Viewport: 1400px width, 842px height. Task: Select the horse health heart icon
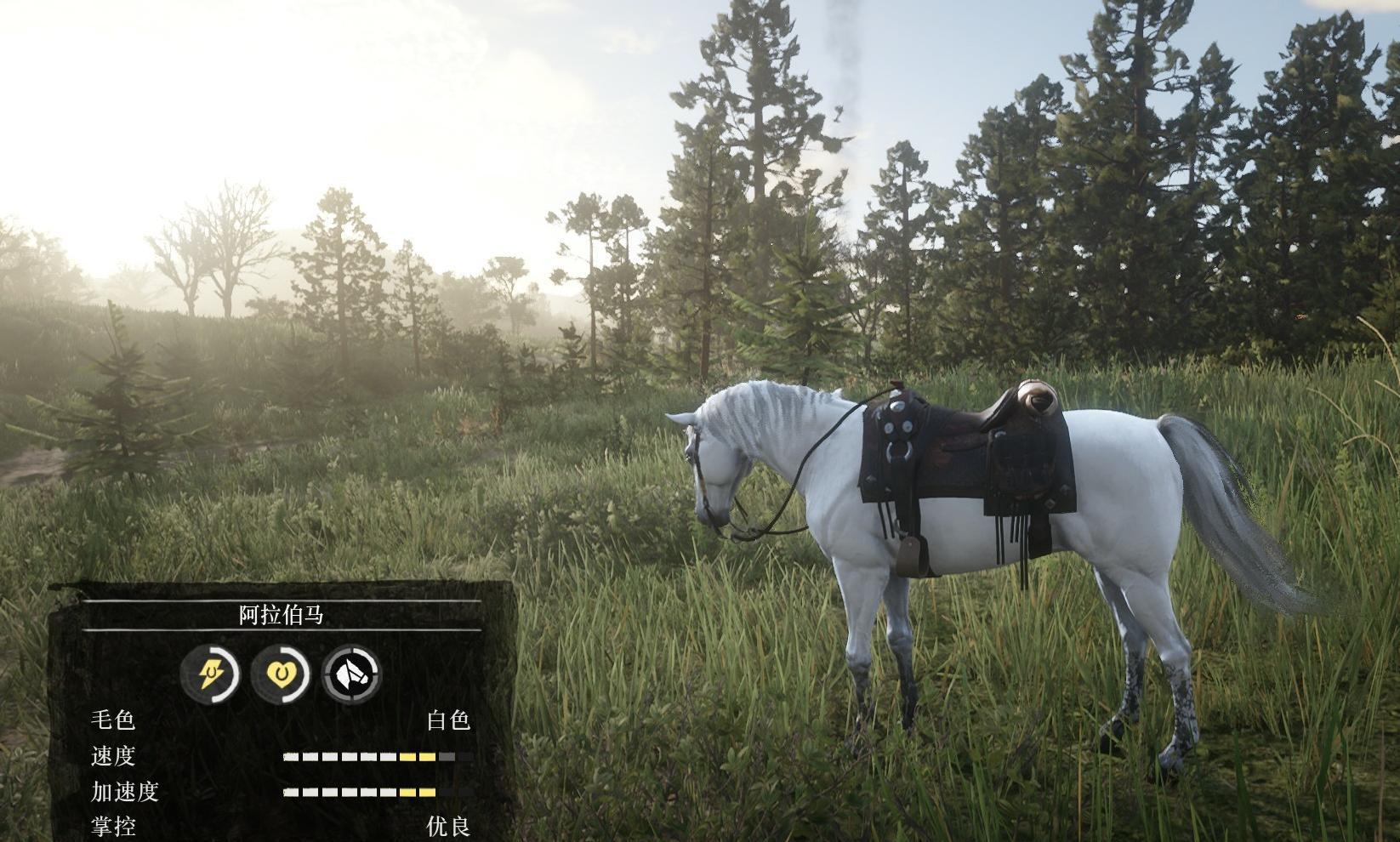[280, 674]
